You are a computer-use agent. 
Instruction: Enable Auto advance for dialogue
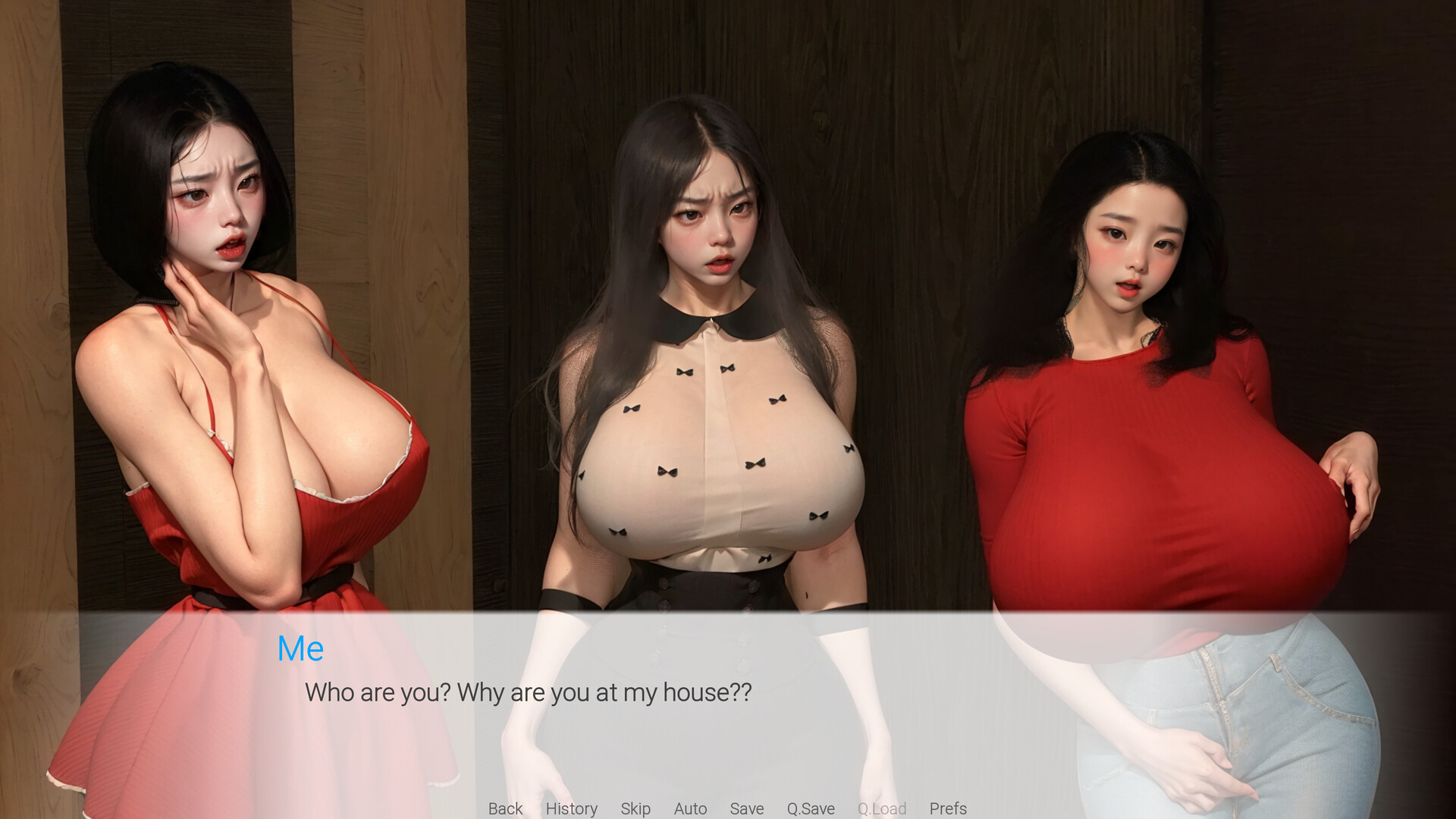tap(690, 808)
